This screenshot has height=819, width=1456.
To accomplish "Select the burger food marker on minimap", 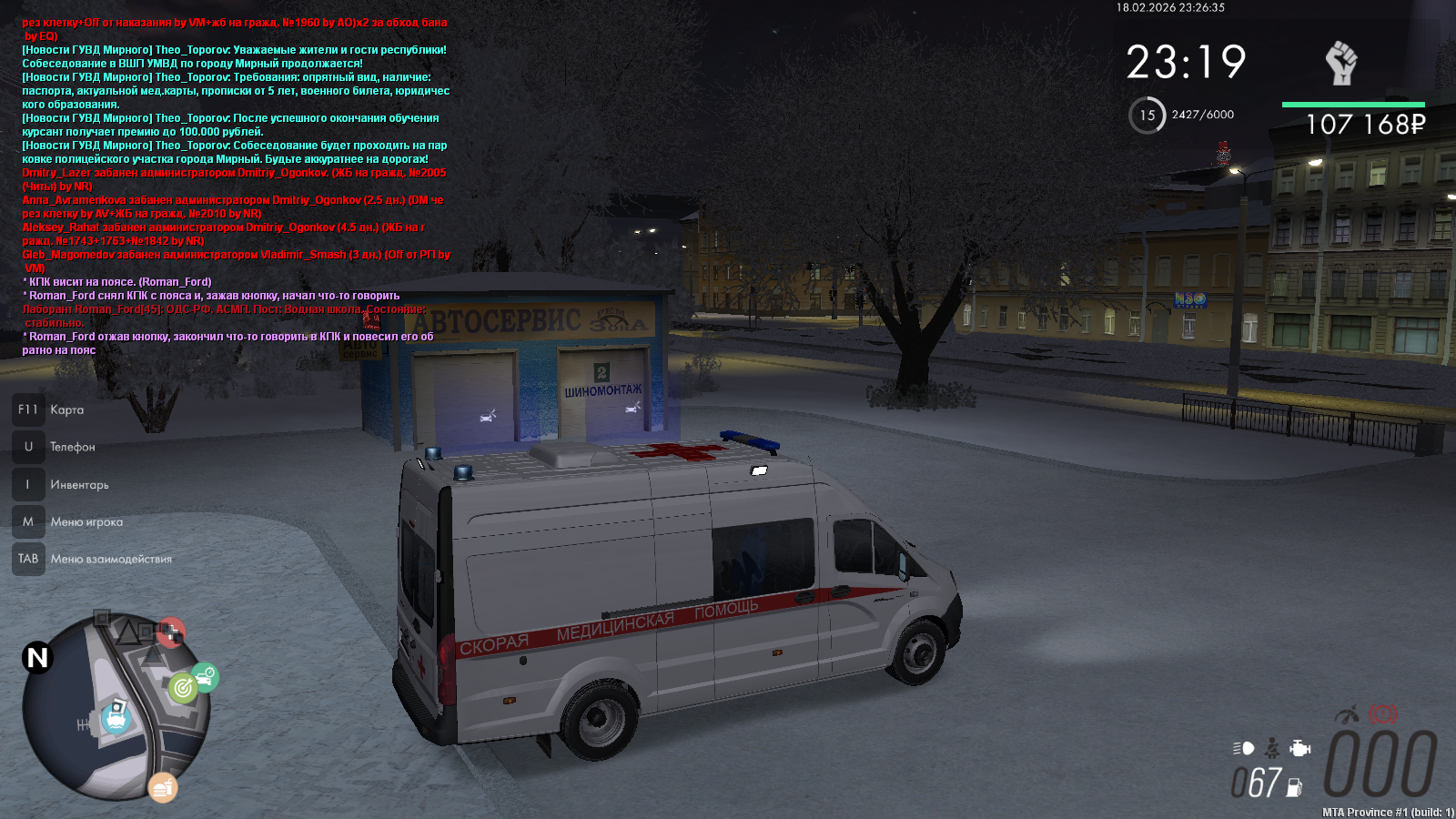I will tap(163, 788).
